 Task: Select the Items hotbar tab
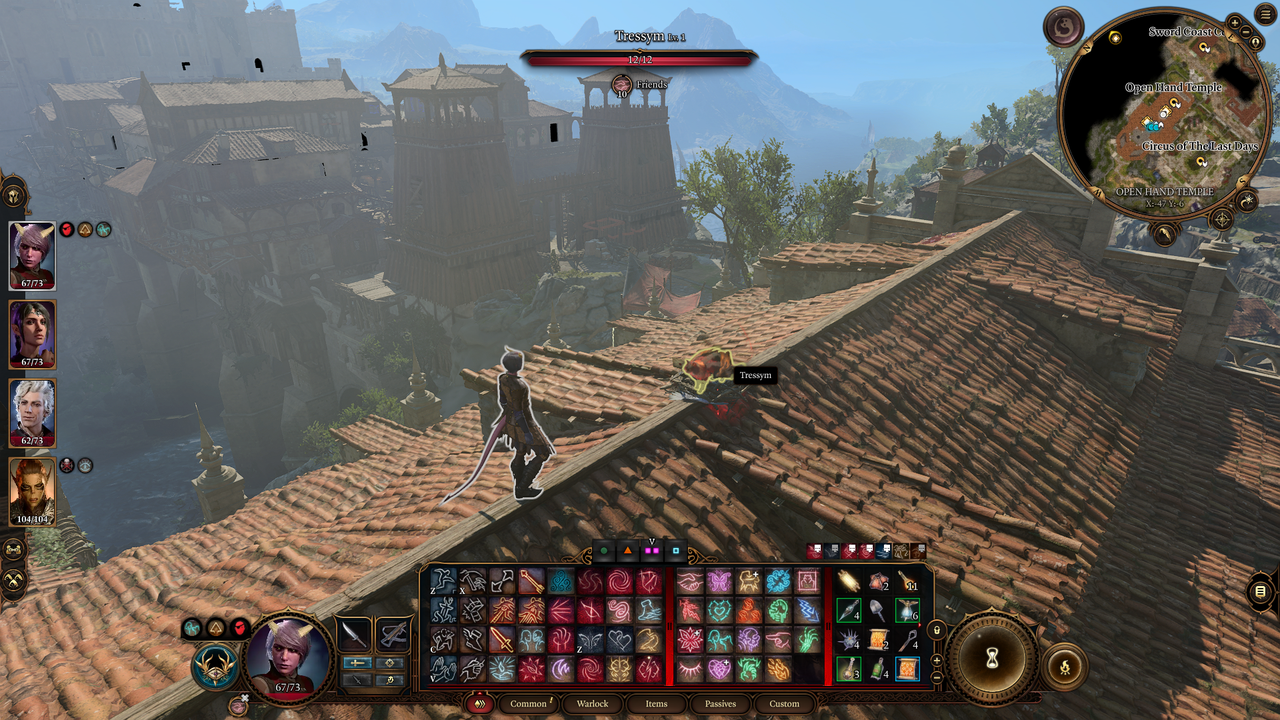pyautogui.click(x=656, y=704)
